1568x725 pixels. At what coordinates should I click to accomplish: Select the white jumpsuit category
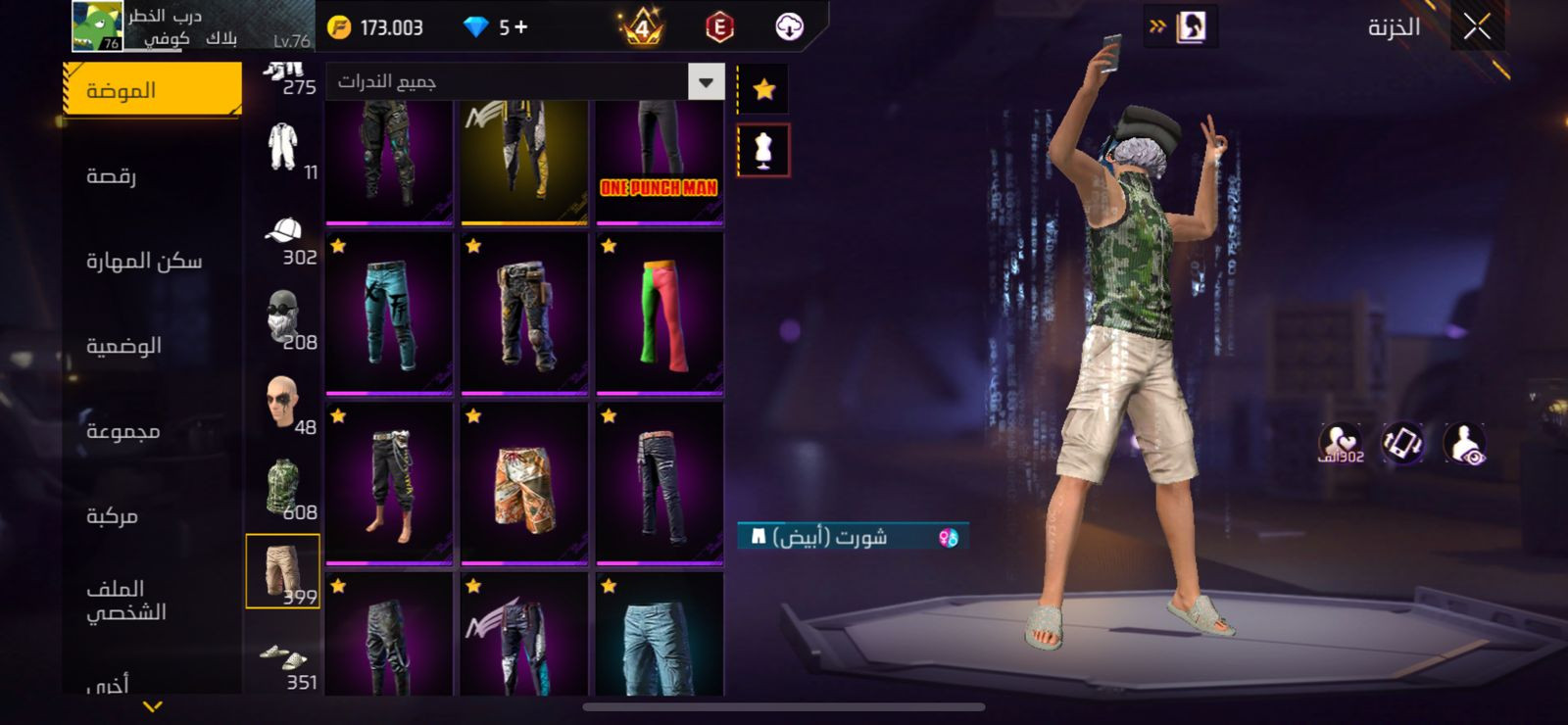point(283,148)
